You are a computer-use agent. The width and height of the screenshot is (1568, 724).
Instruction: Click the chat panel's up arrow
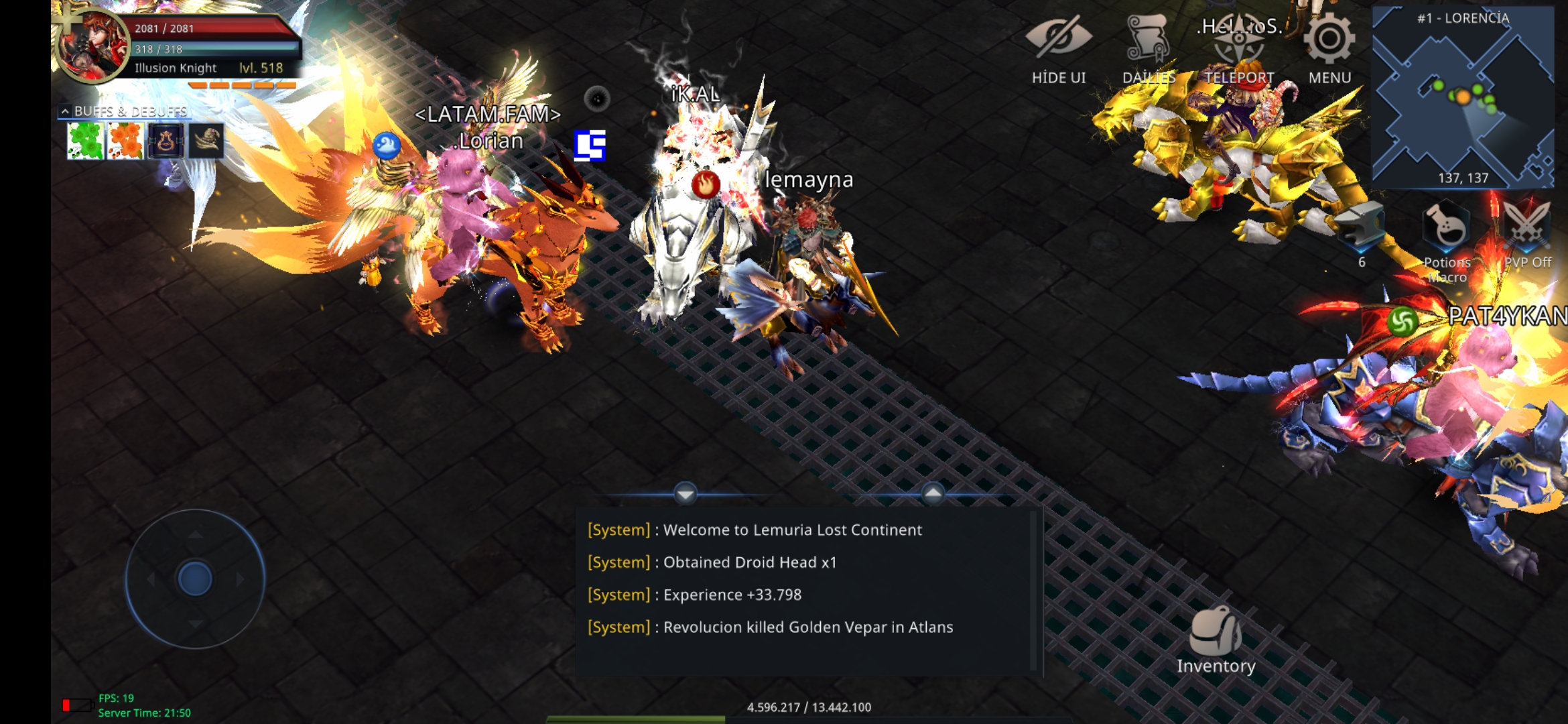click(x=933, y=494)
